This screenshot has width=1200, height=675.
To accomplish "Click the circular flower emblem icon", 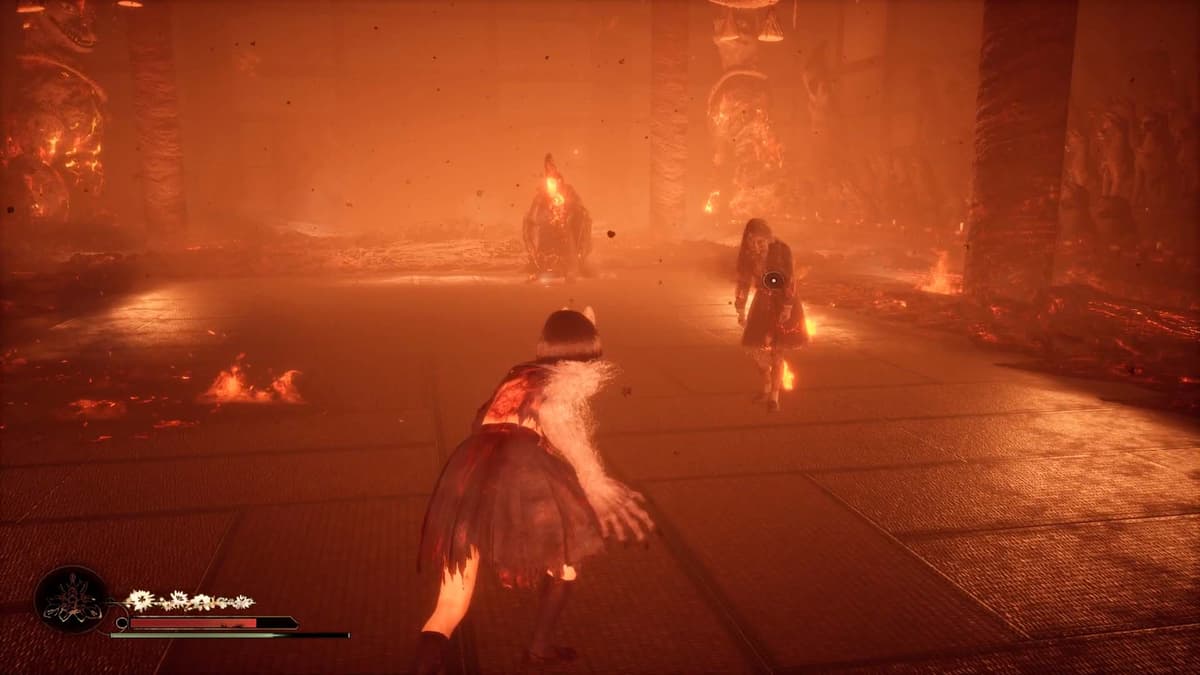I will pyautogui.click(x=72, y=600).
